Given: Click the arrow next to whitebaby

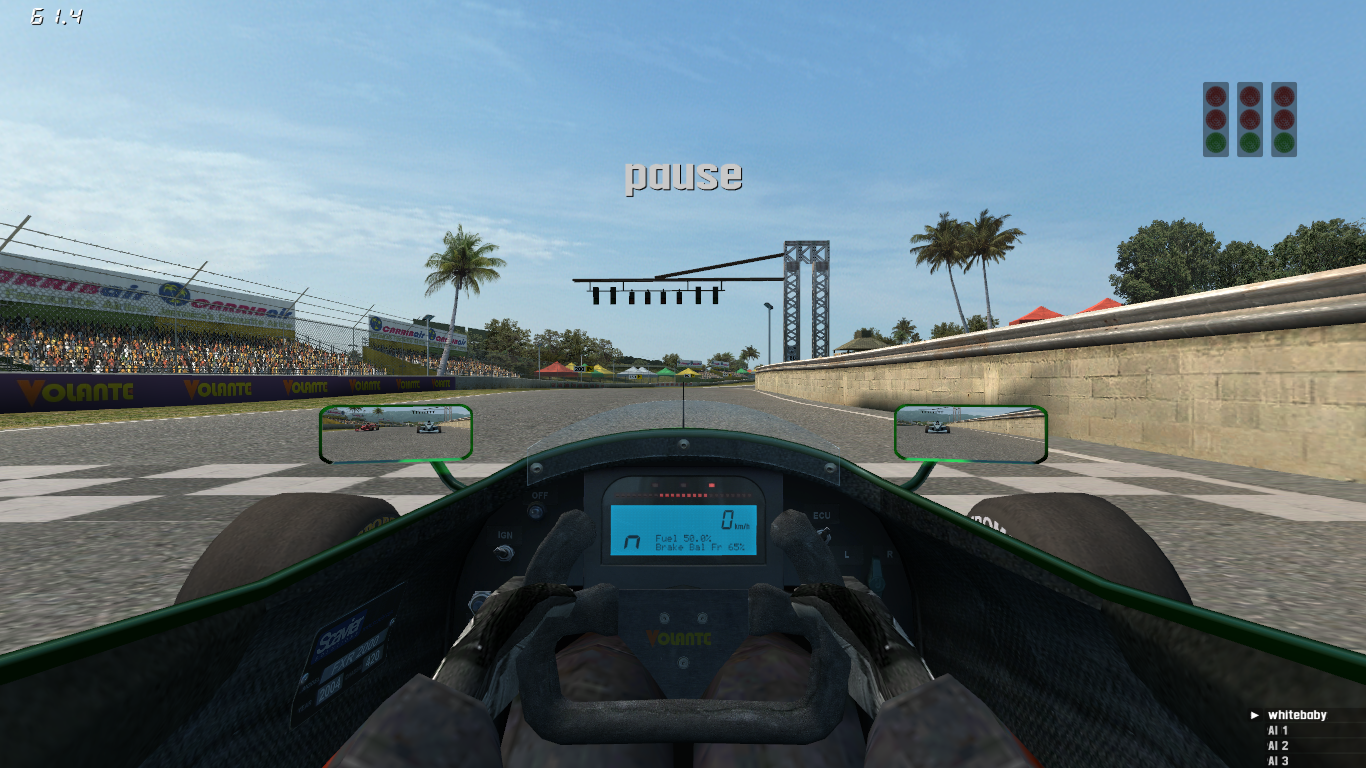Looking at the screenshot, I should pos(1253,714).
